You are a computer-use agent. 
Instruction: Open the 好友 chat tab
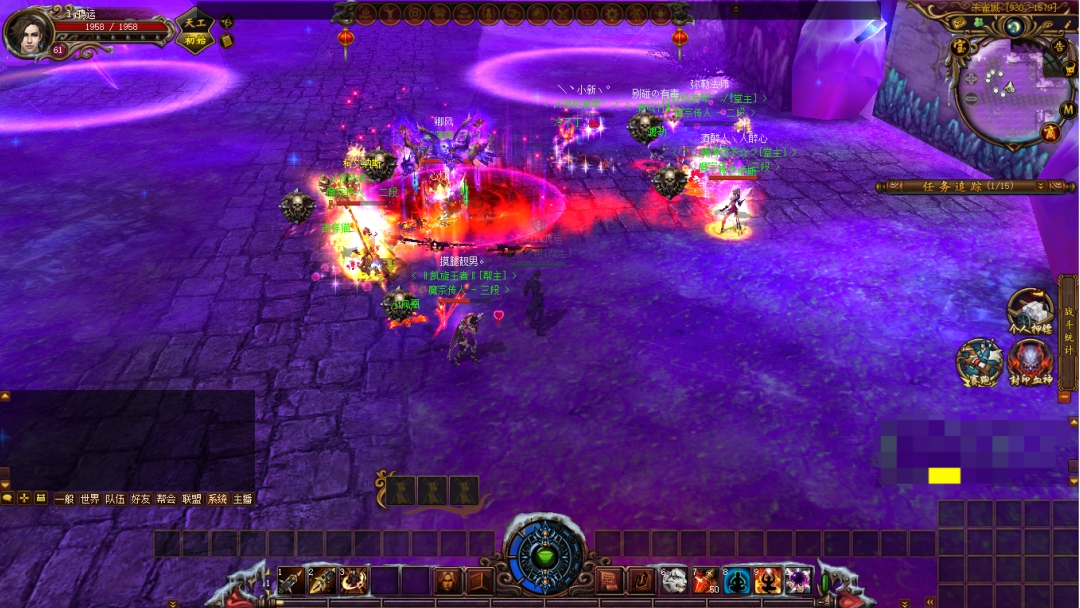141,498
